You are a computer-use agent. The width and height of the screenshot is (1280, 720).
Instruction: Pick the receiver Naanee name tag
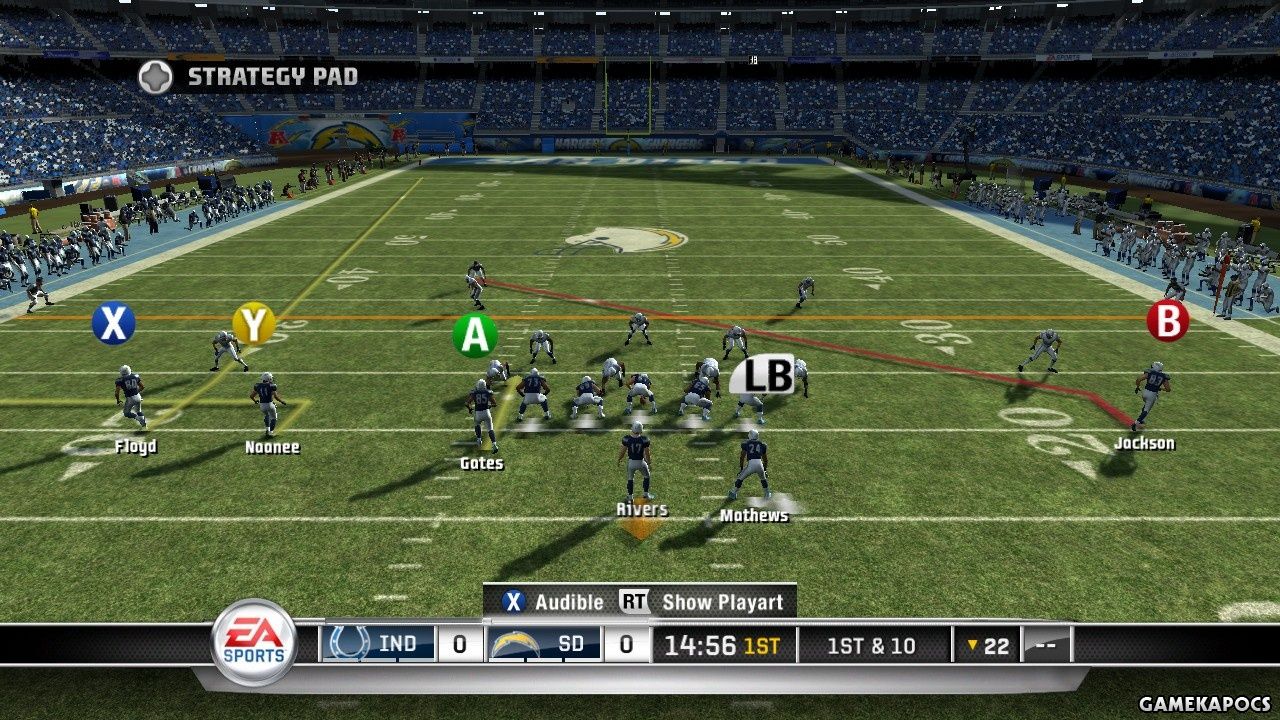272,447
